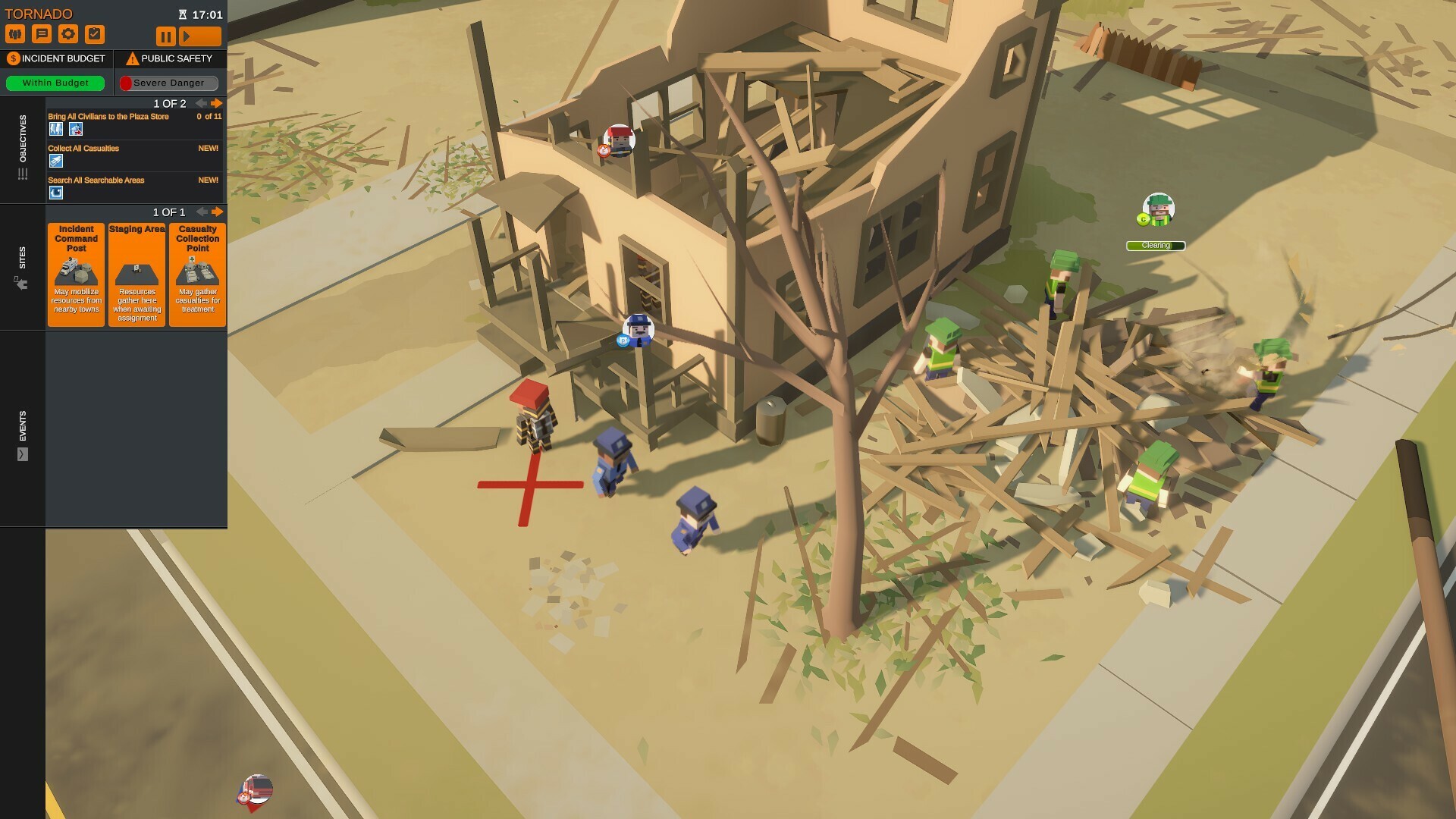The width and height of the screenshot is (1456, 819).
Task: Click the previous sites page arrow
Action: click(202, 212)
